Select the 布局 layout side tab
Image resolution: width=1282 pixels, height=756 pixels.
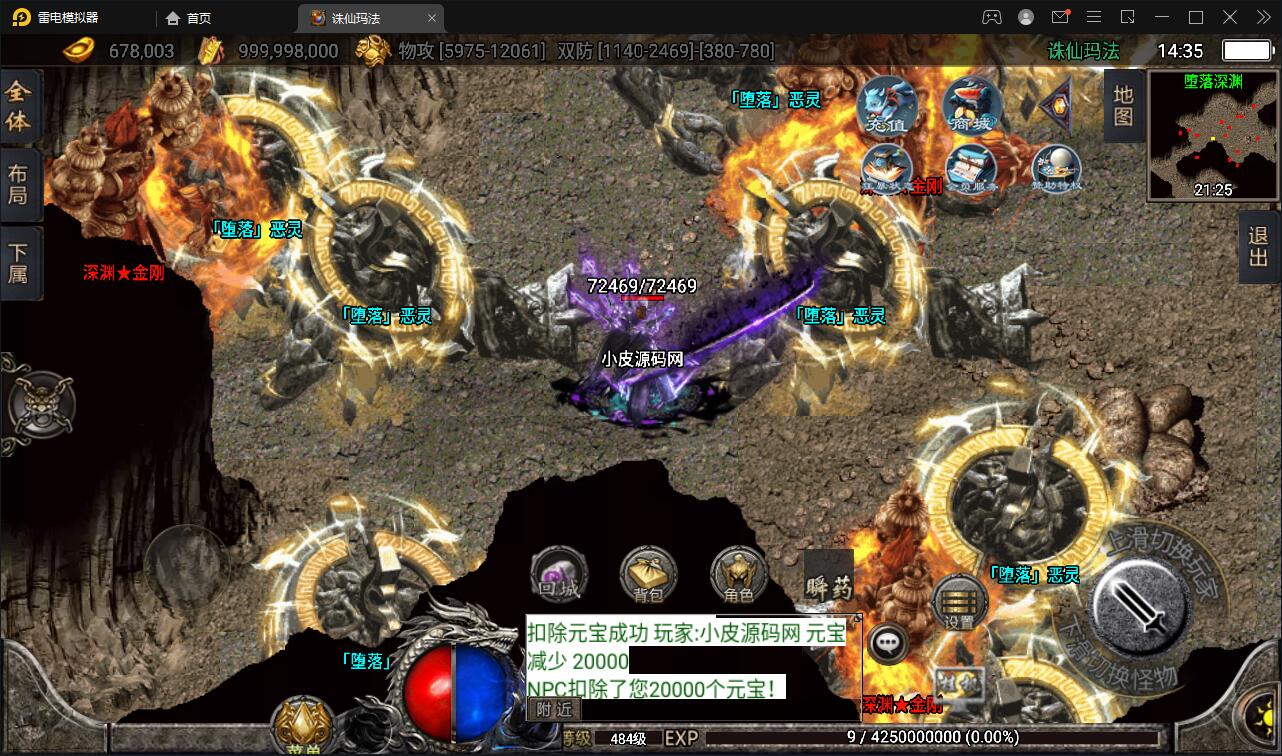click(x=19, y=184)
